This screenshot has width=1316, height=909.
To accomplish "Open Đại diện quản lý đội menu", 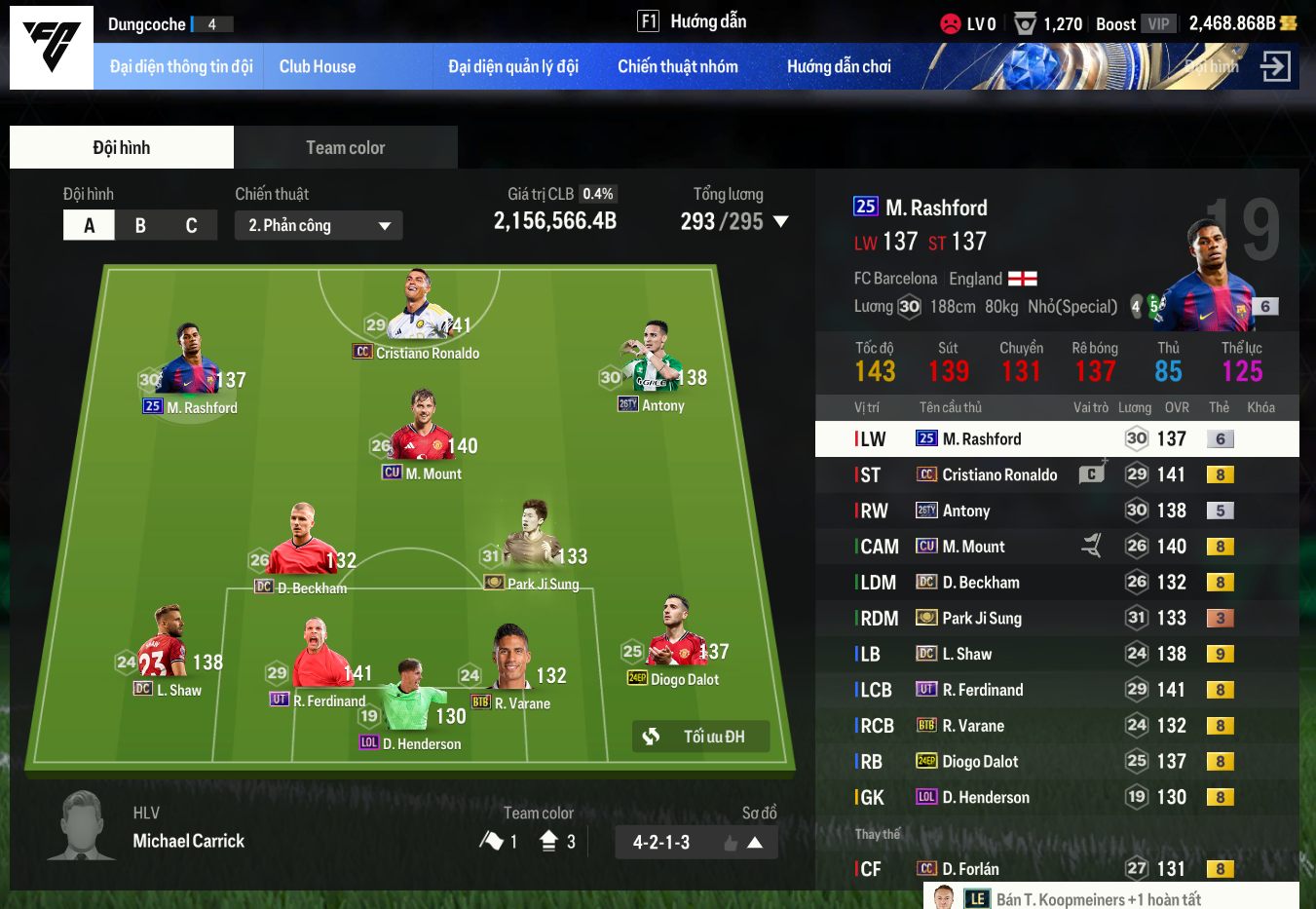I will point(512,67).
